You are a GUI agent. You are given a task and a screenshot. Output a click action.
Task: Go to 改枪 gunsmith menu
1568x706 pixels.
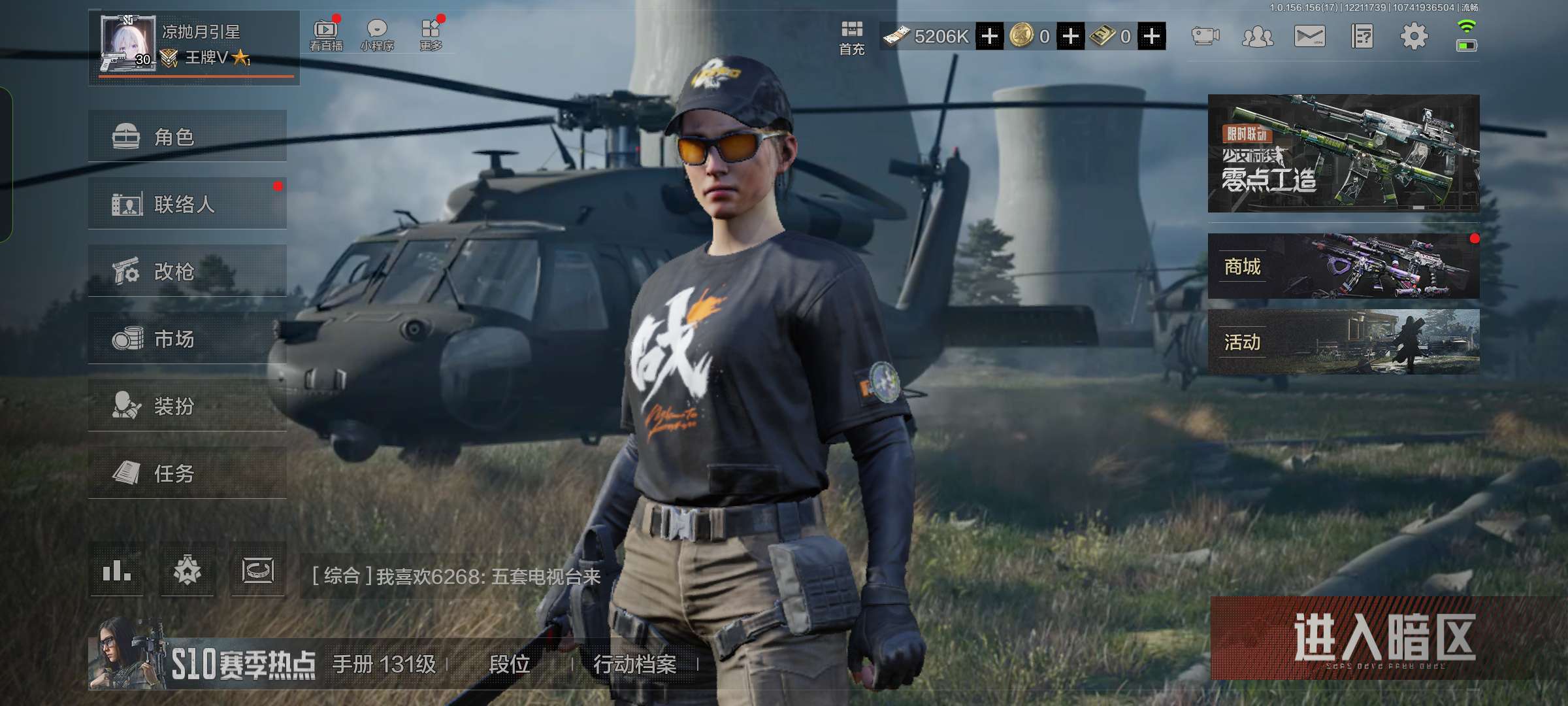[187, 271]
